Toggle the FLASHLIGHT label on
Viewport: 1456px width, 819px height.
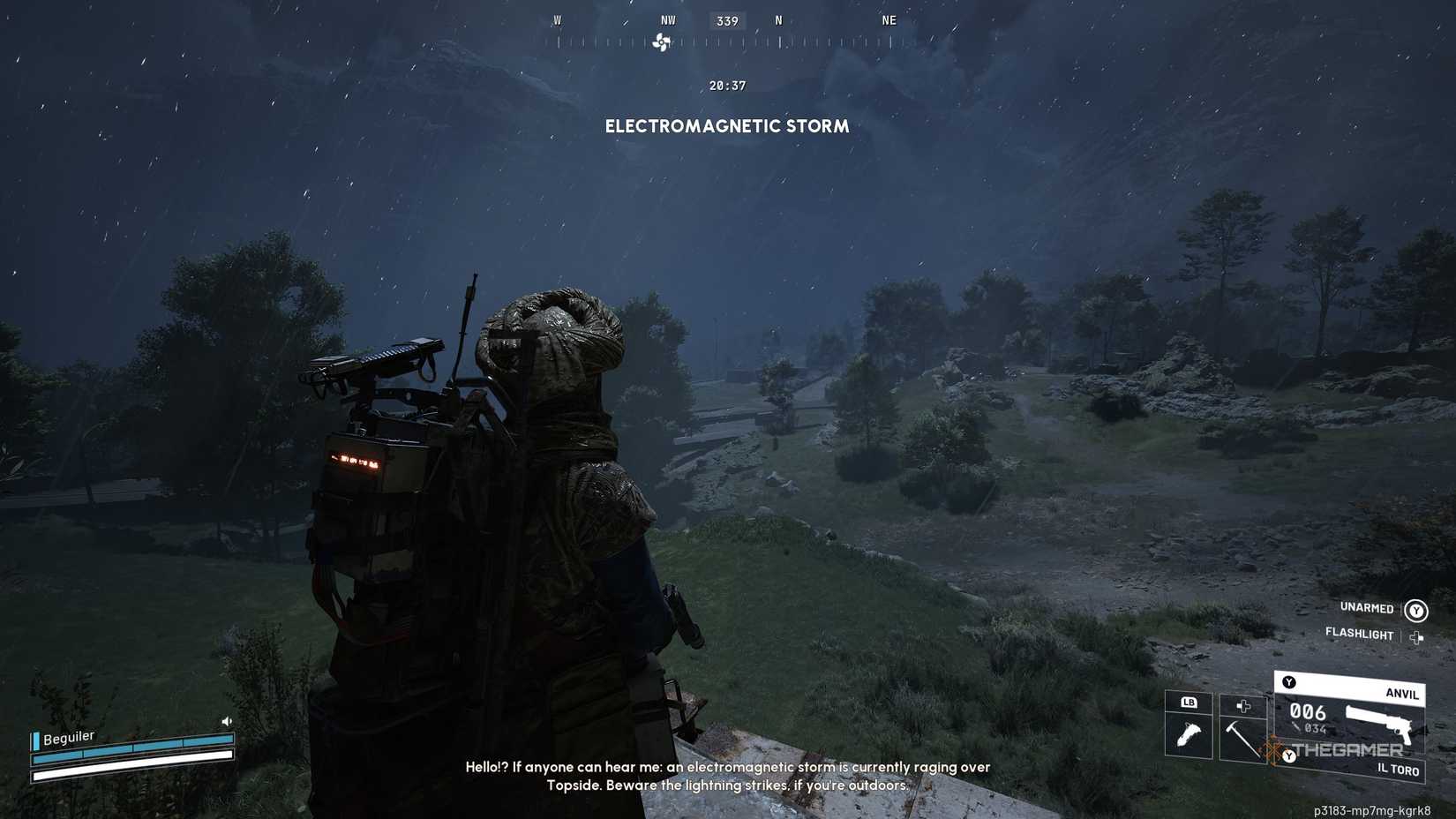point(1359,635)
